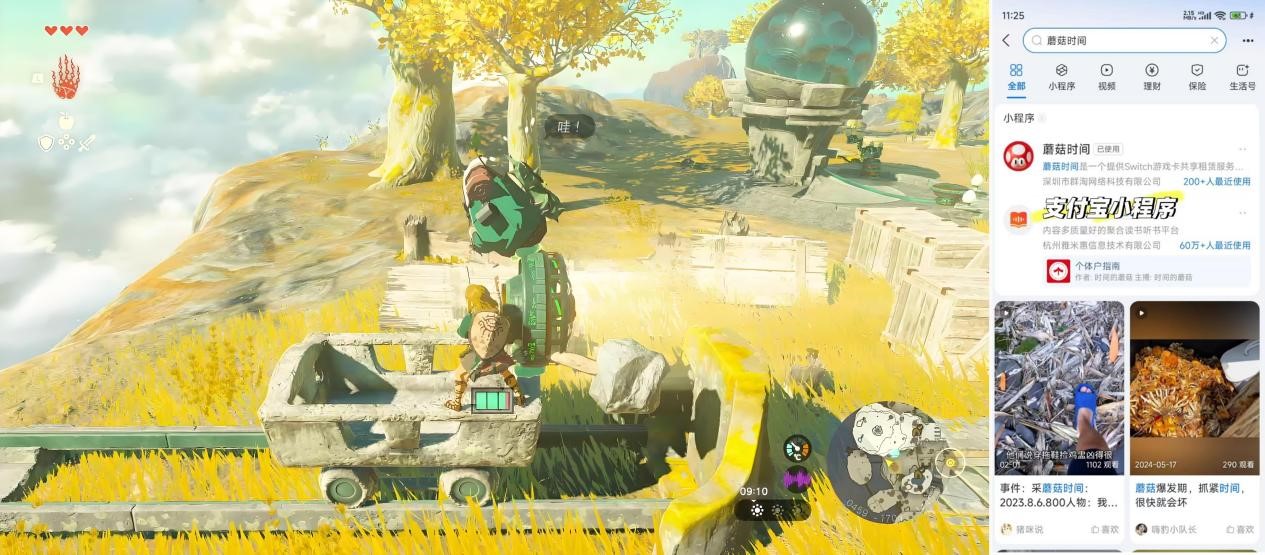
Task: Click the sunny weather forecast icon
Action: click(757, 510)
